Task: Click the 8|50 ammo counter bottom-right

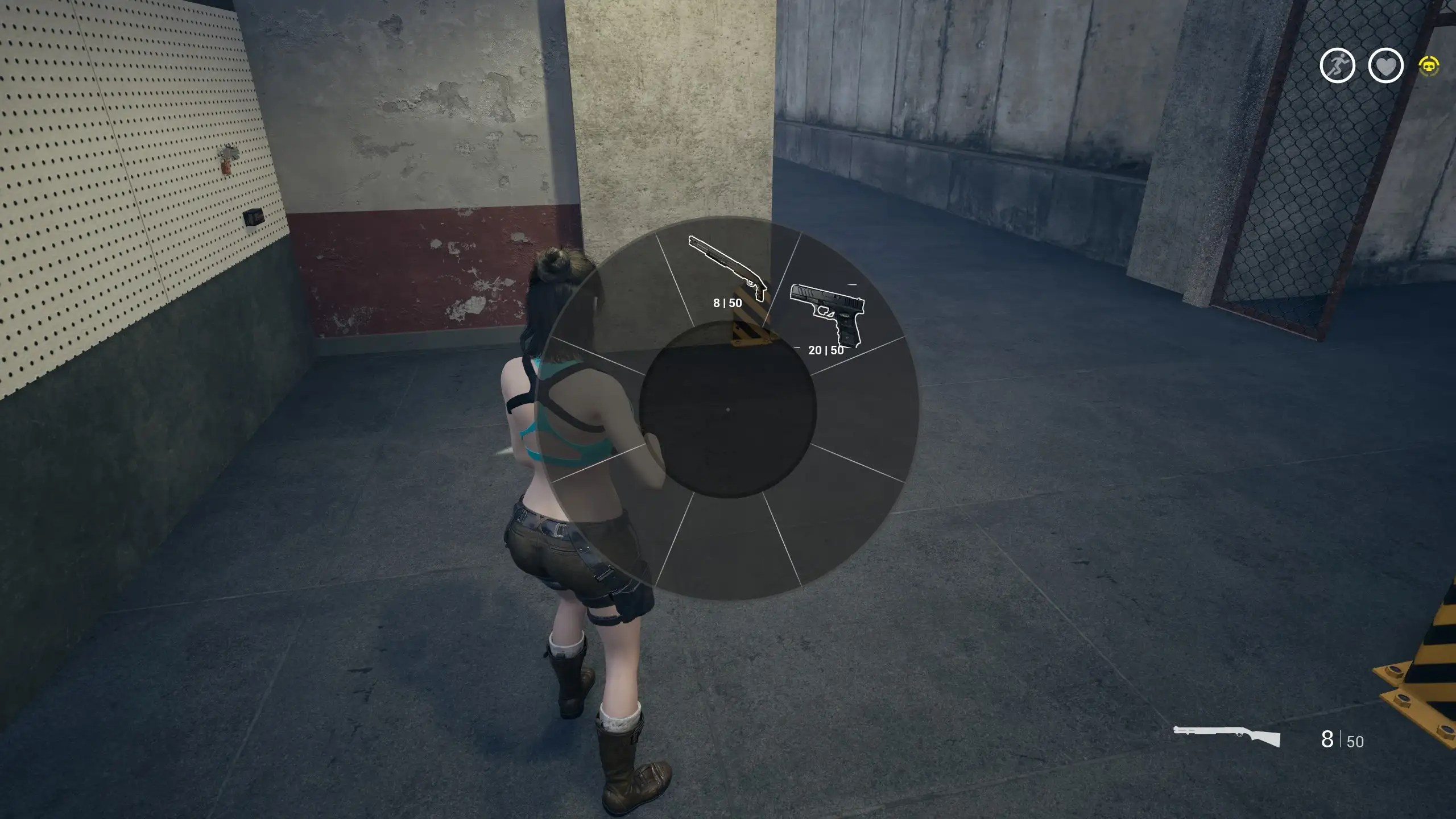Action: [1340, 739]
